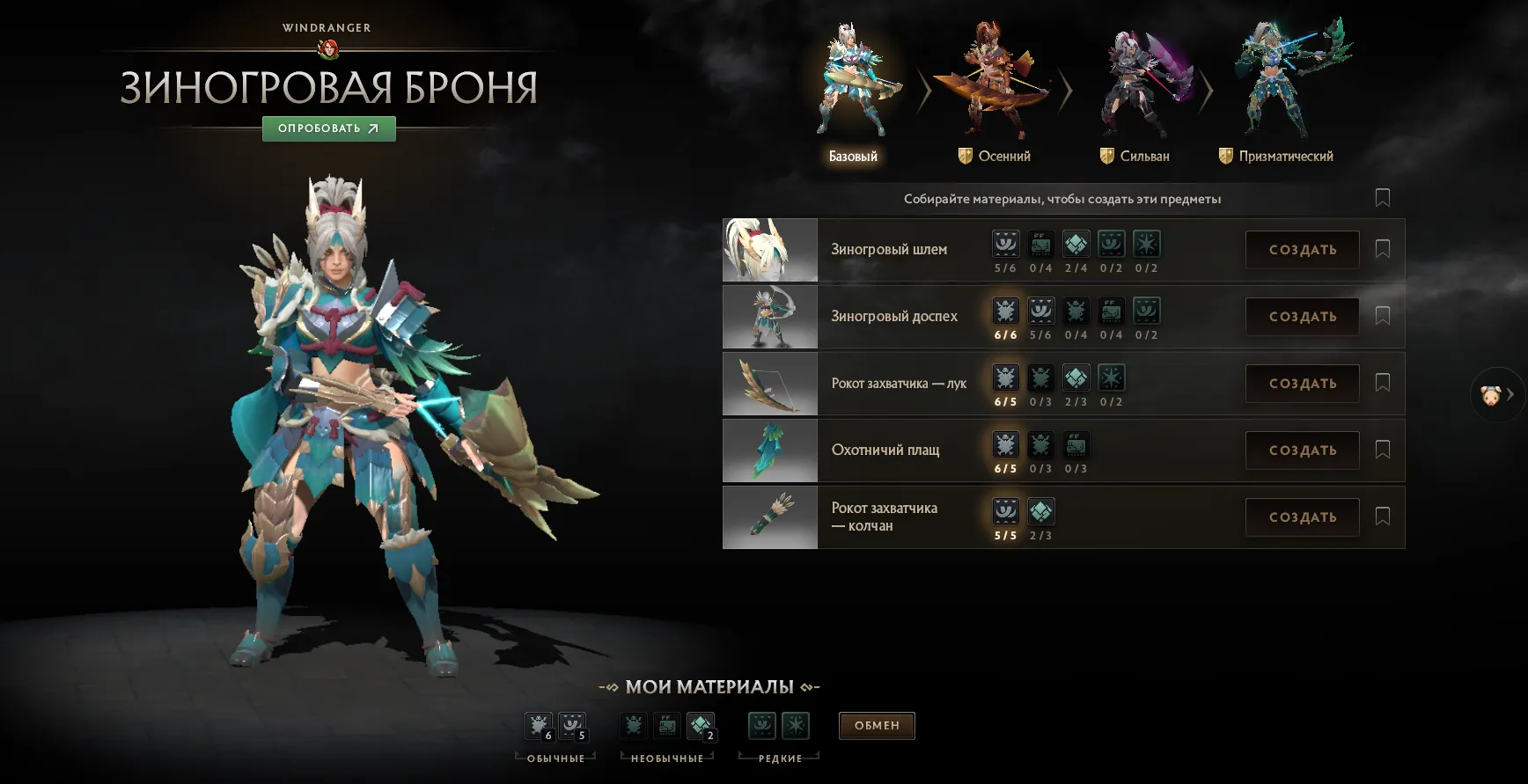The width and height of the screenshot is (1528, 784).
Task: Expand the courier panel via the right-edge arrow
Action: tap(1512, 393)
